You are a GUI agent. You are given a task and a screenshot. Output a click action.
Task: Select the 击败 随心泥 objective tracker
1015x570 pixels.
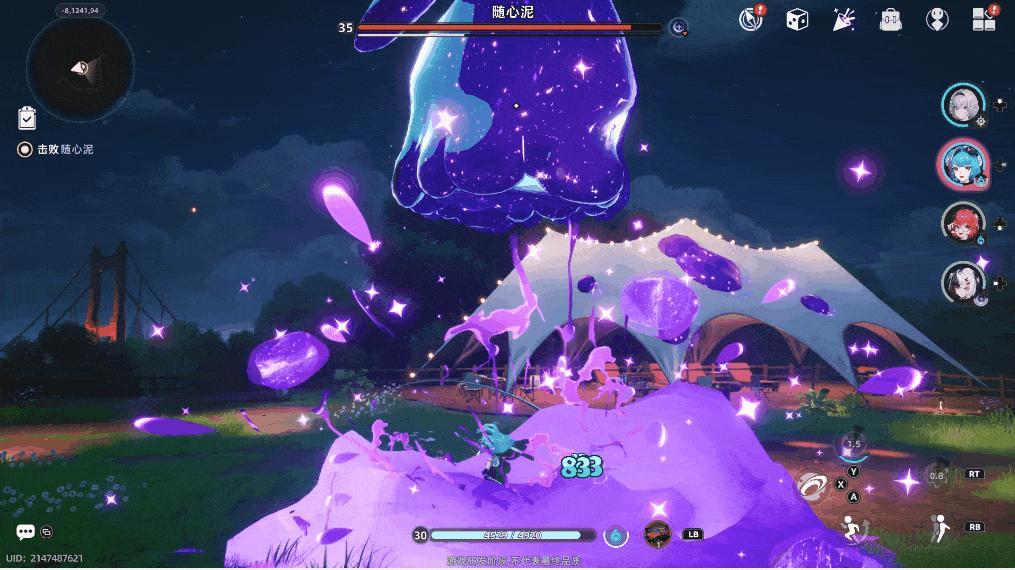[60, 149]
